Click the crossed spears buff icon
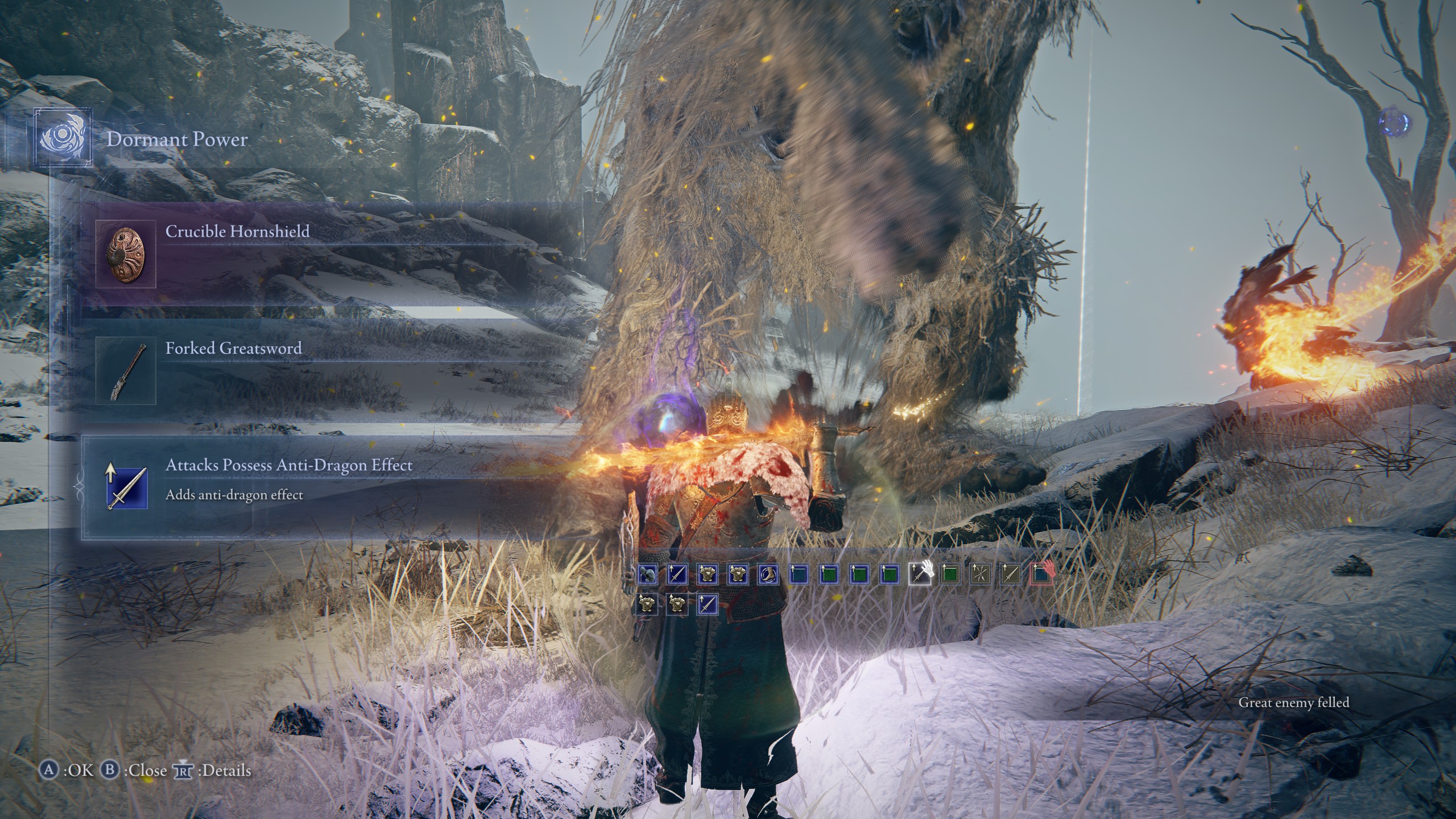Viewport: 1456px width, 819px height. (x=980, y=574)
